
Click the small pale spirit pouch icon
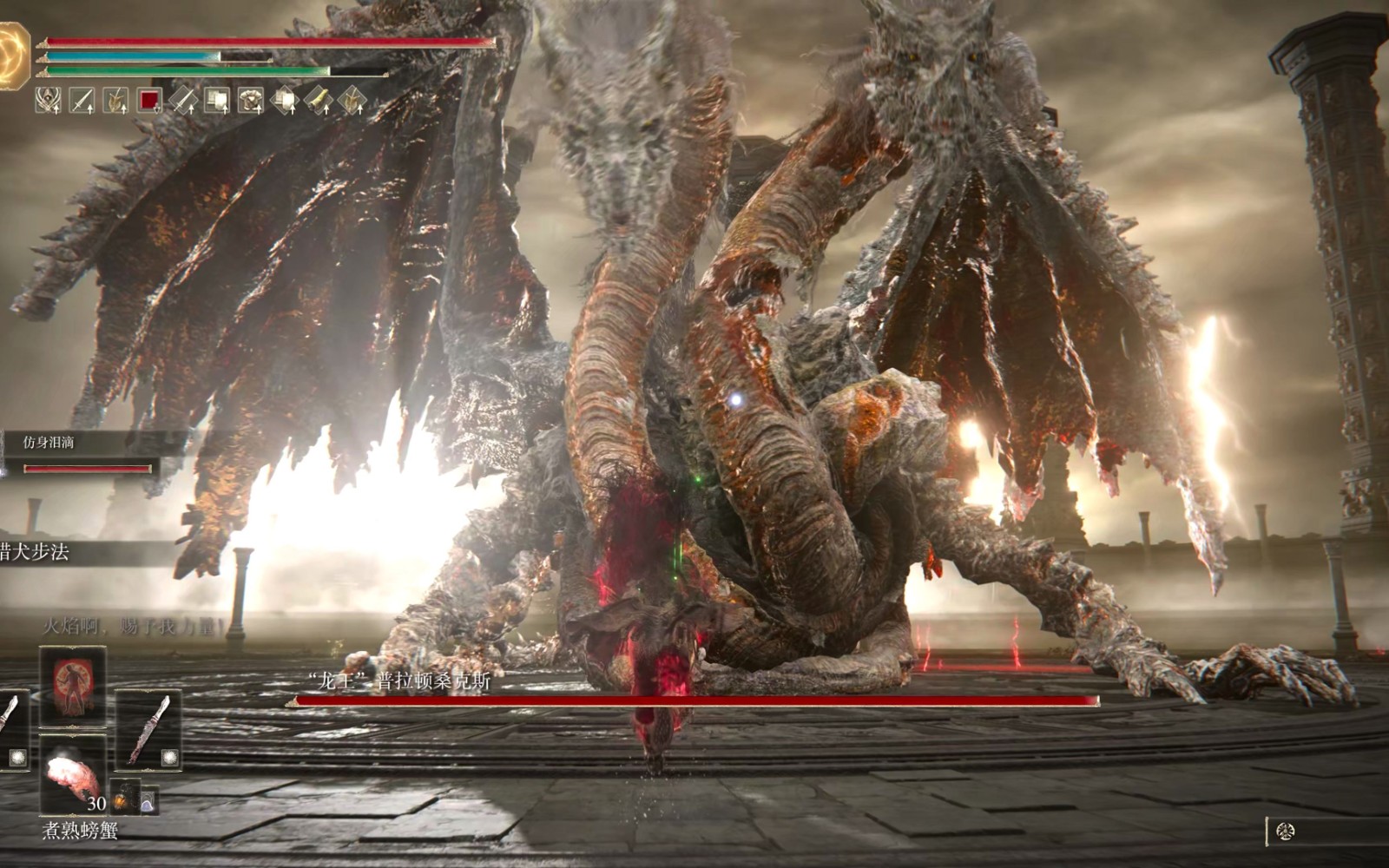(148, 799)
